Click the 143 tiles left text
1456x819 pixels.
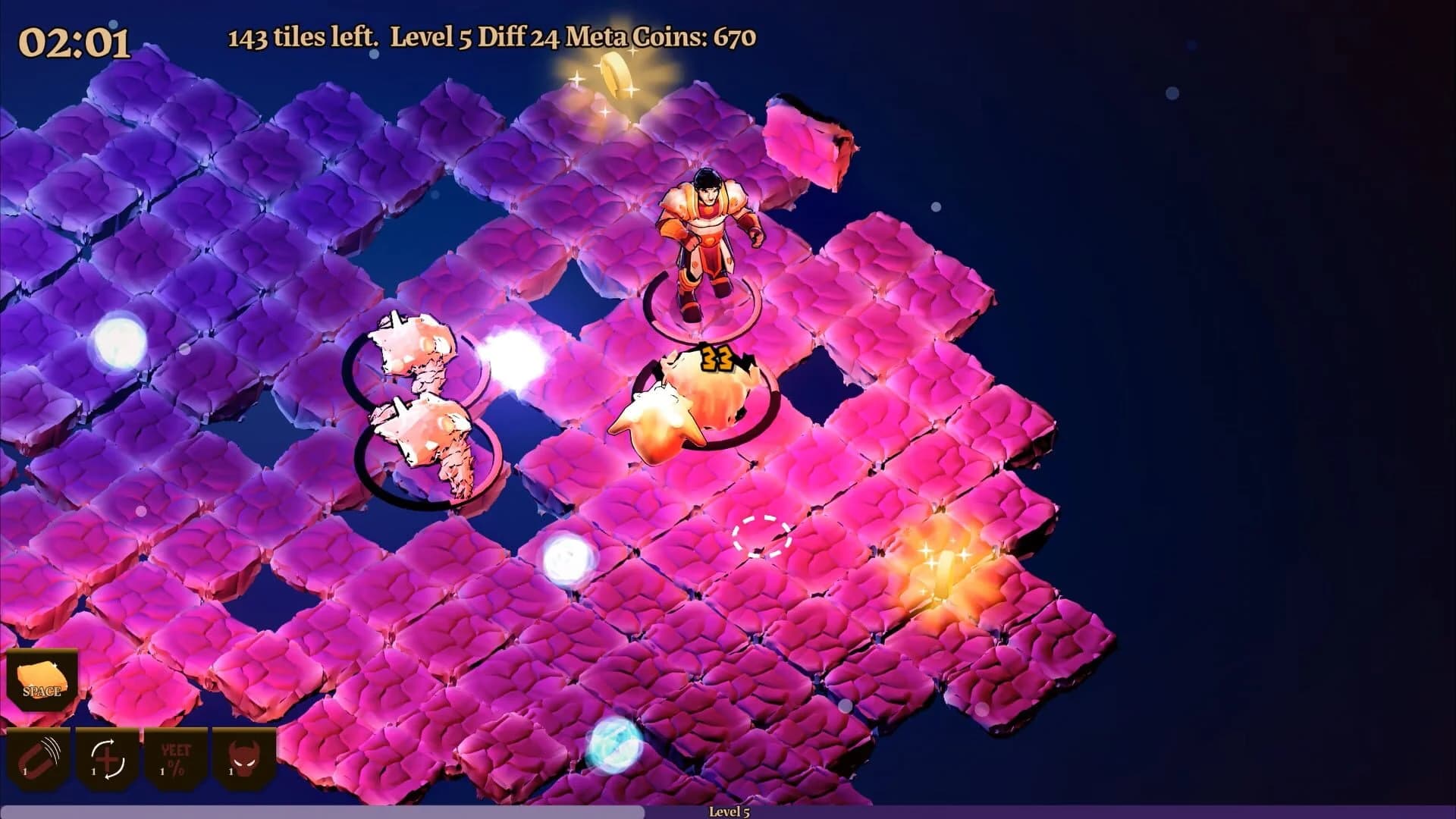302,36
